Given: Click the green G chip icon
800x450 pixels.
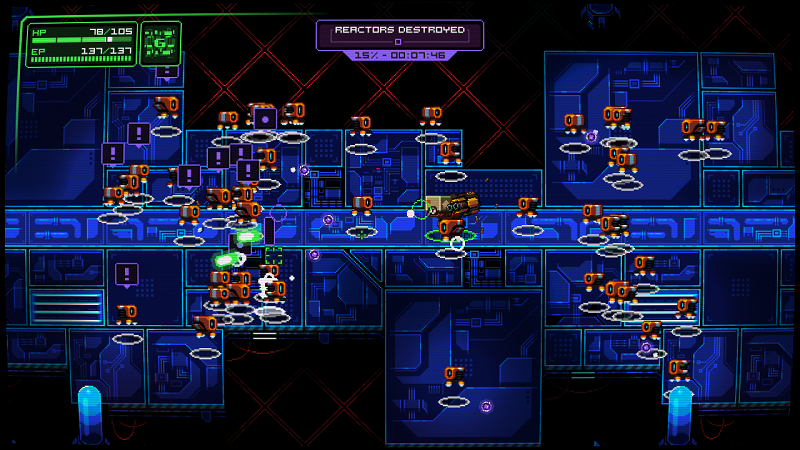Looking at the screenshot, I should pyautogui.click(x=161, y=44).
